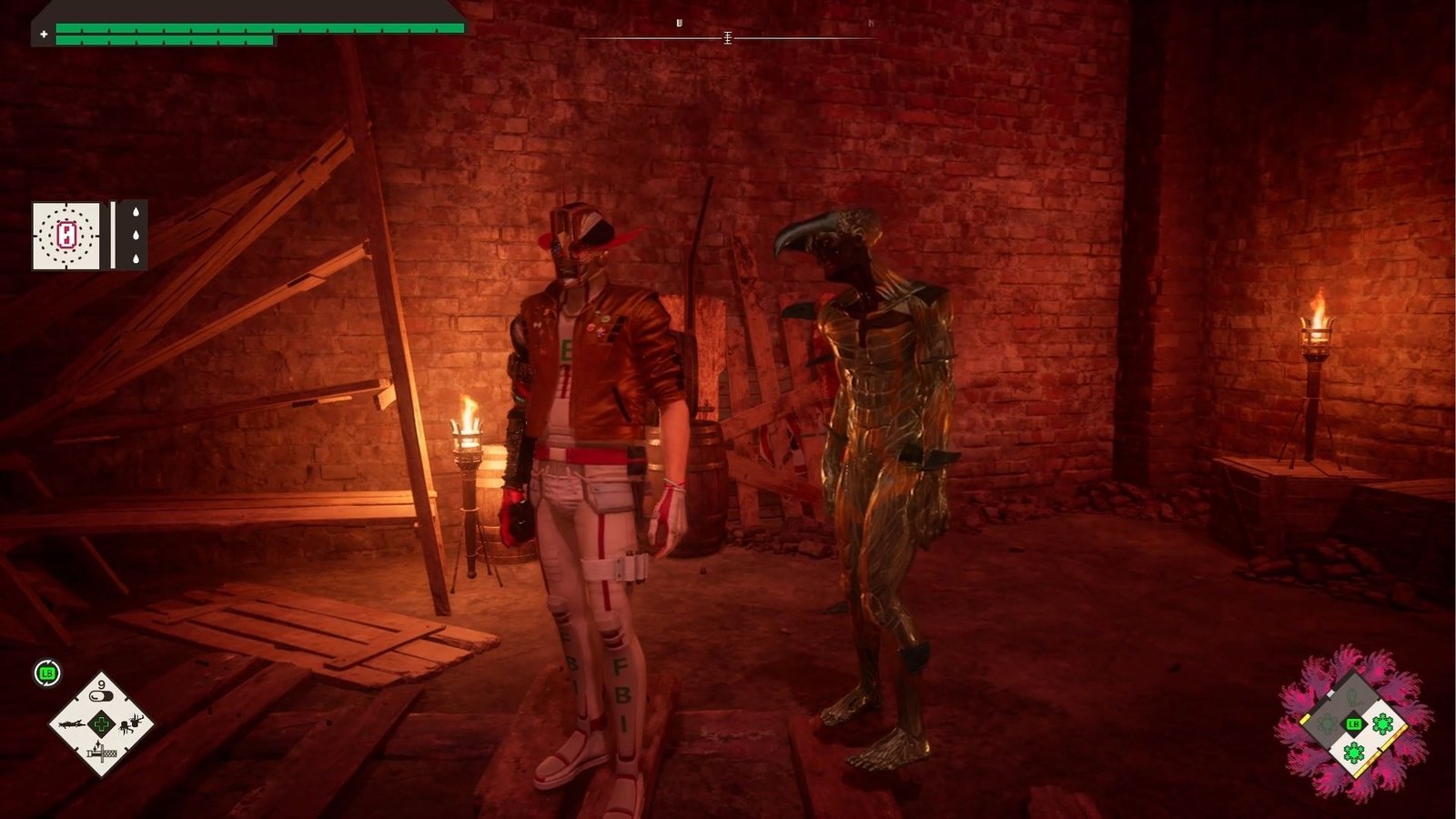
Task: Click the battery icon inside the crosshair reticle panel
Action: click(66, 234)
